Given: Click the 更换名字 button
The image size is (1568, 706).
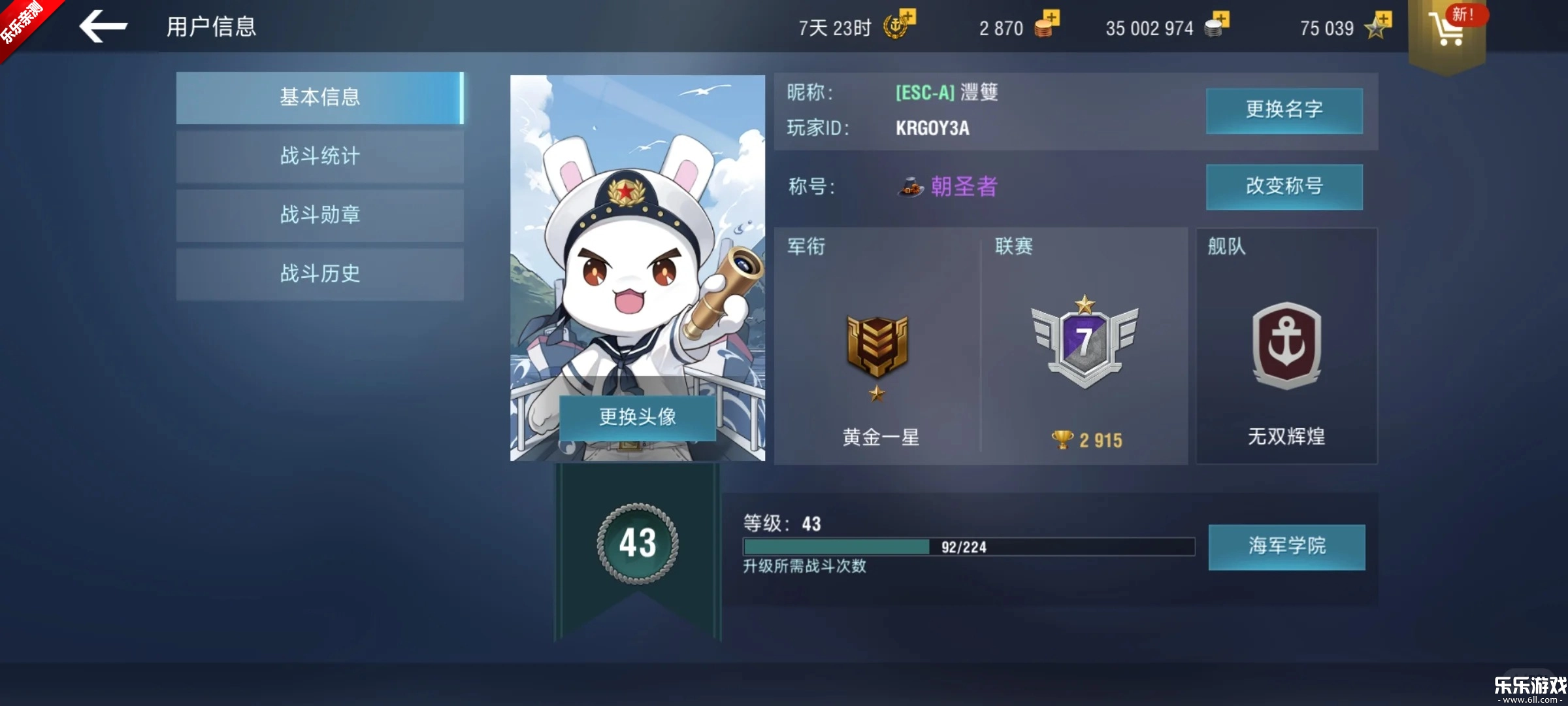Looking at the screenshot, I should pyautogui.click(x=1284, y=110).
